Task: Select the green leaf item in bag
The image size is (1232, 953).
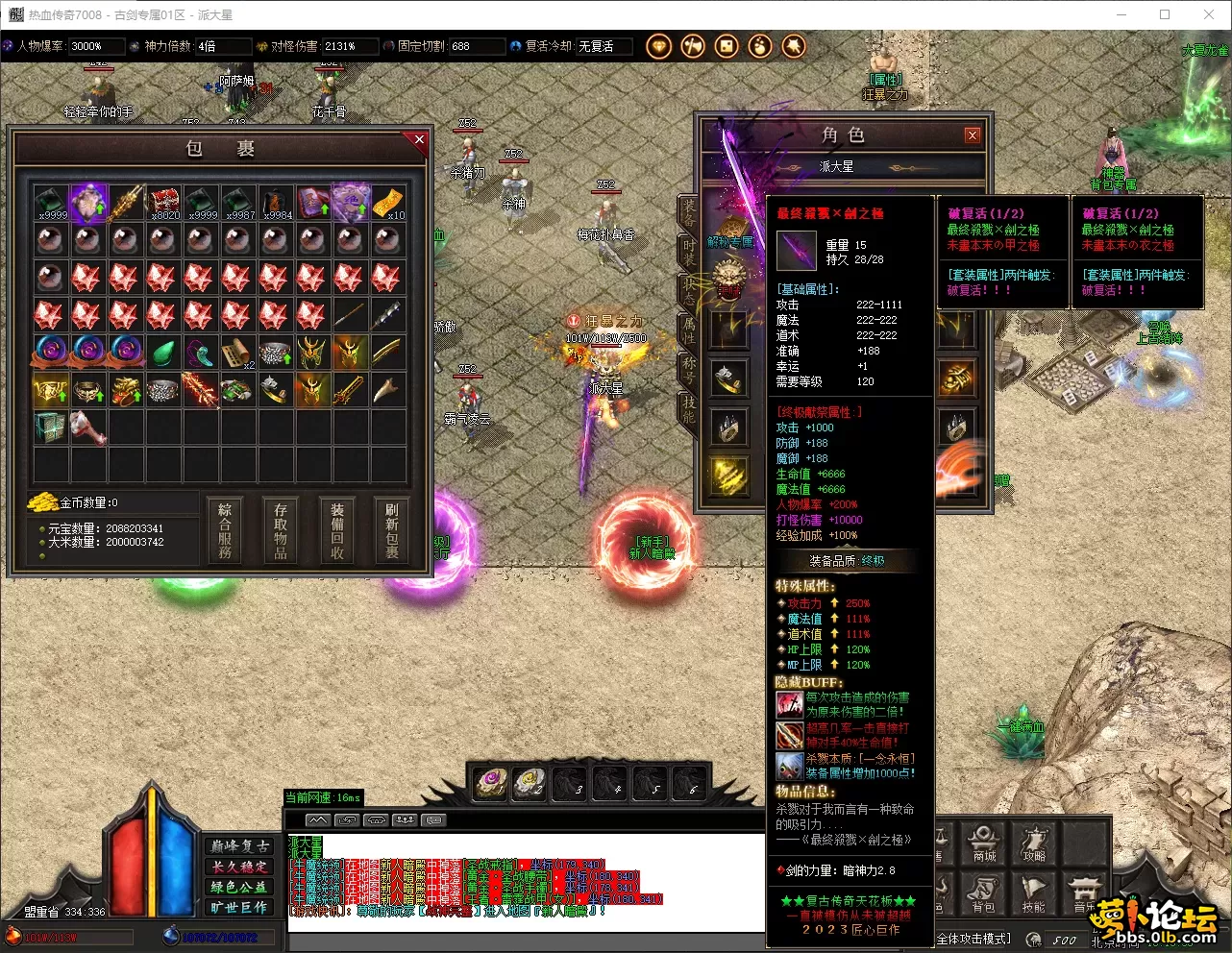Action: [x=162, y=353]
